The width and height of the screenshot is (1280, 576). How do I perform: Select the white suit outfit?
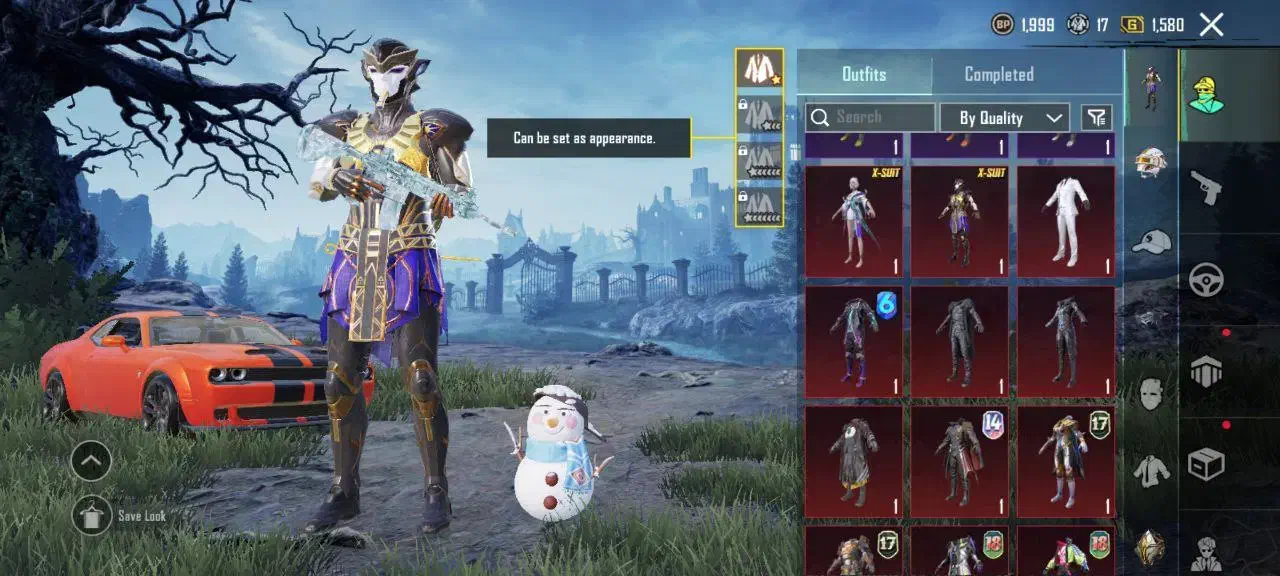(1066, 221)
